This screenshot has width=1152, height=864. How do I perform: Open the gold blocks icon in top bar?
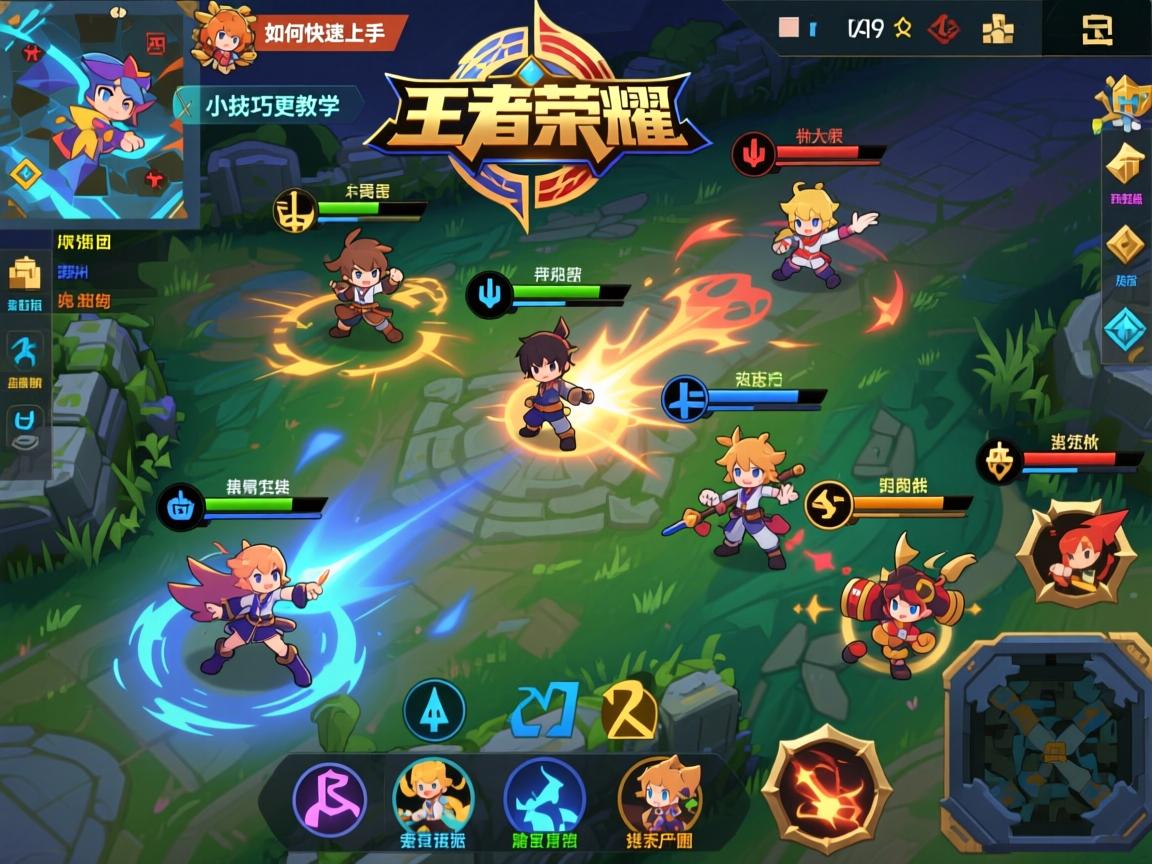tap(997, 30)
